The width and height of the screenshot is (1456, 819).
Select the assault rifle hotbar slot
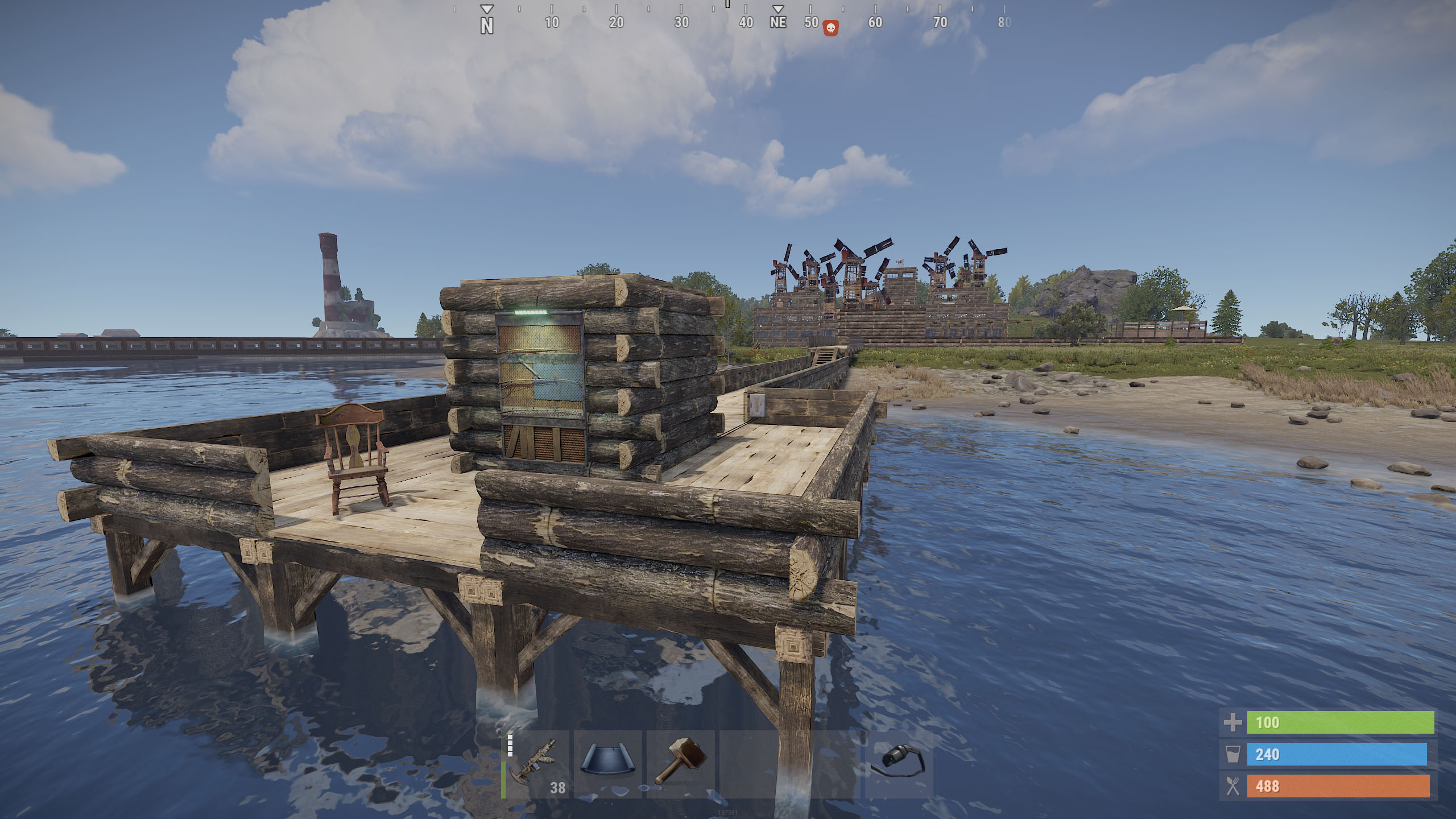[x=536, y=764]
